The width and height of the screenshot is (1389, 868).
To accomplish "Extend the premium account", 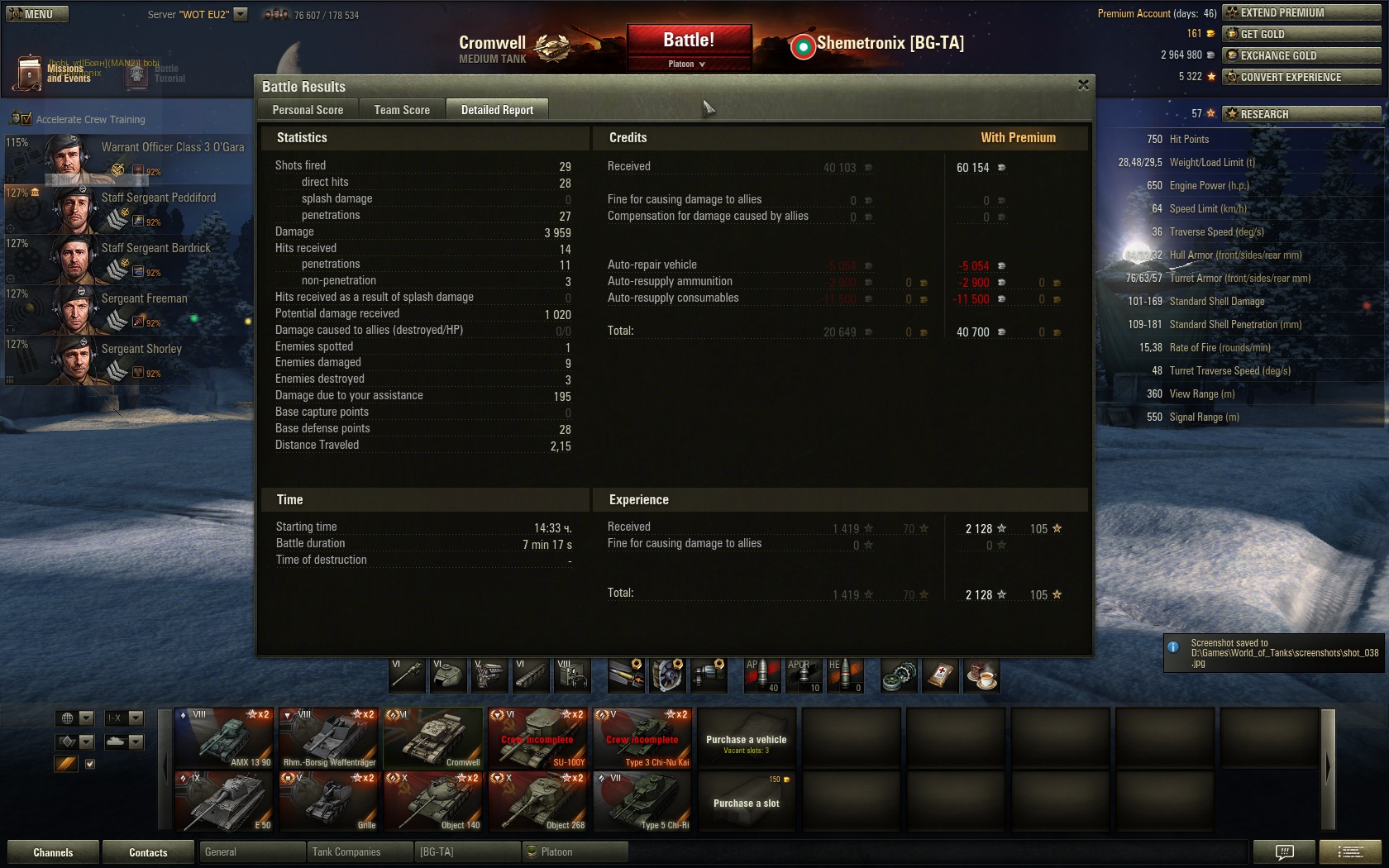I will pyautogui.click(x=1301, y=12).
